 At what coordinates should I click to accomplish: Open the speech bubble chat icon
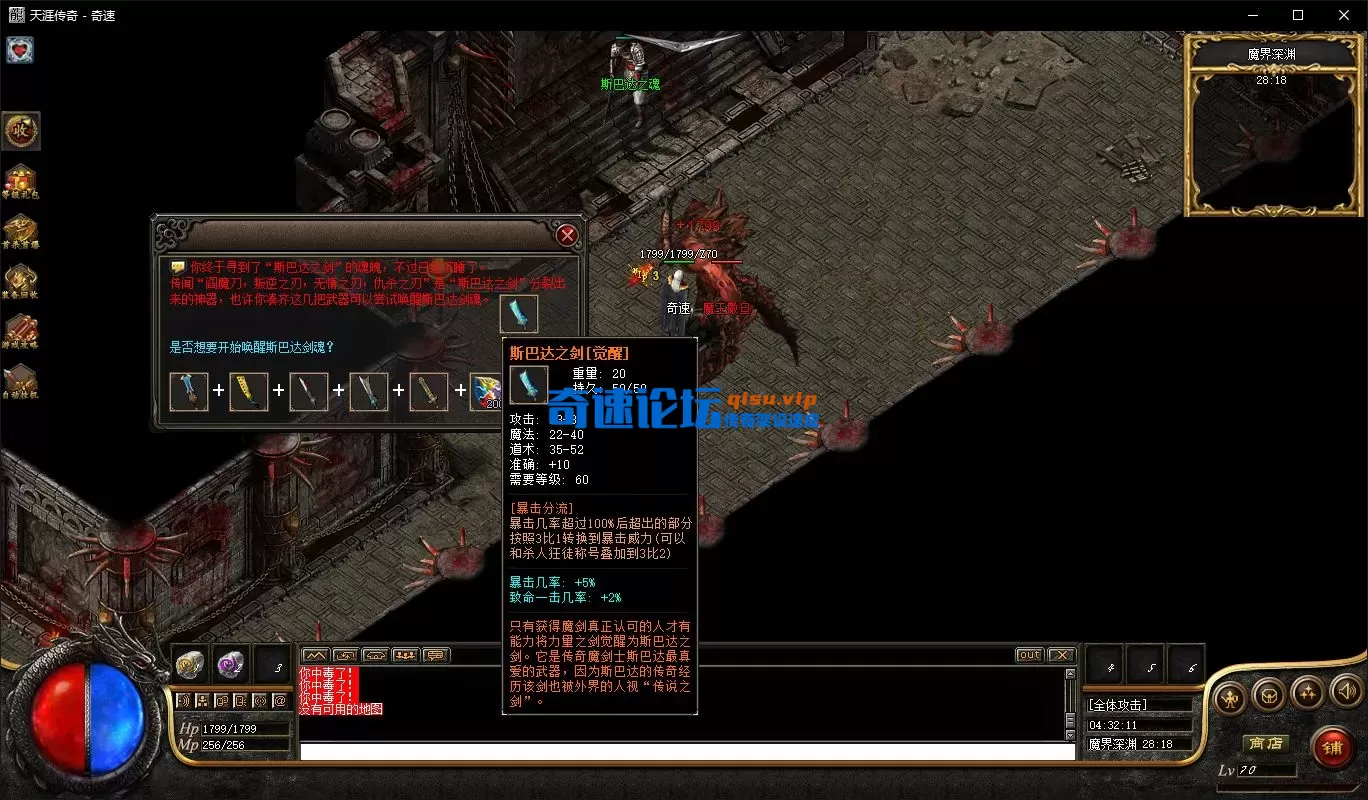click(435, 654)
